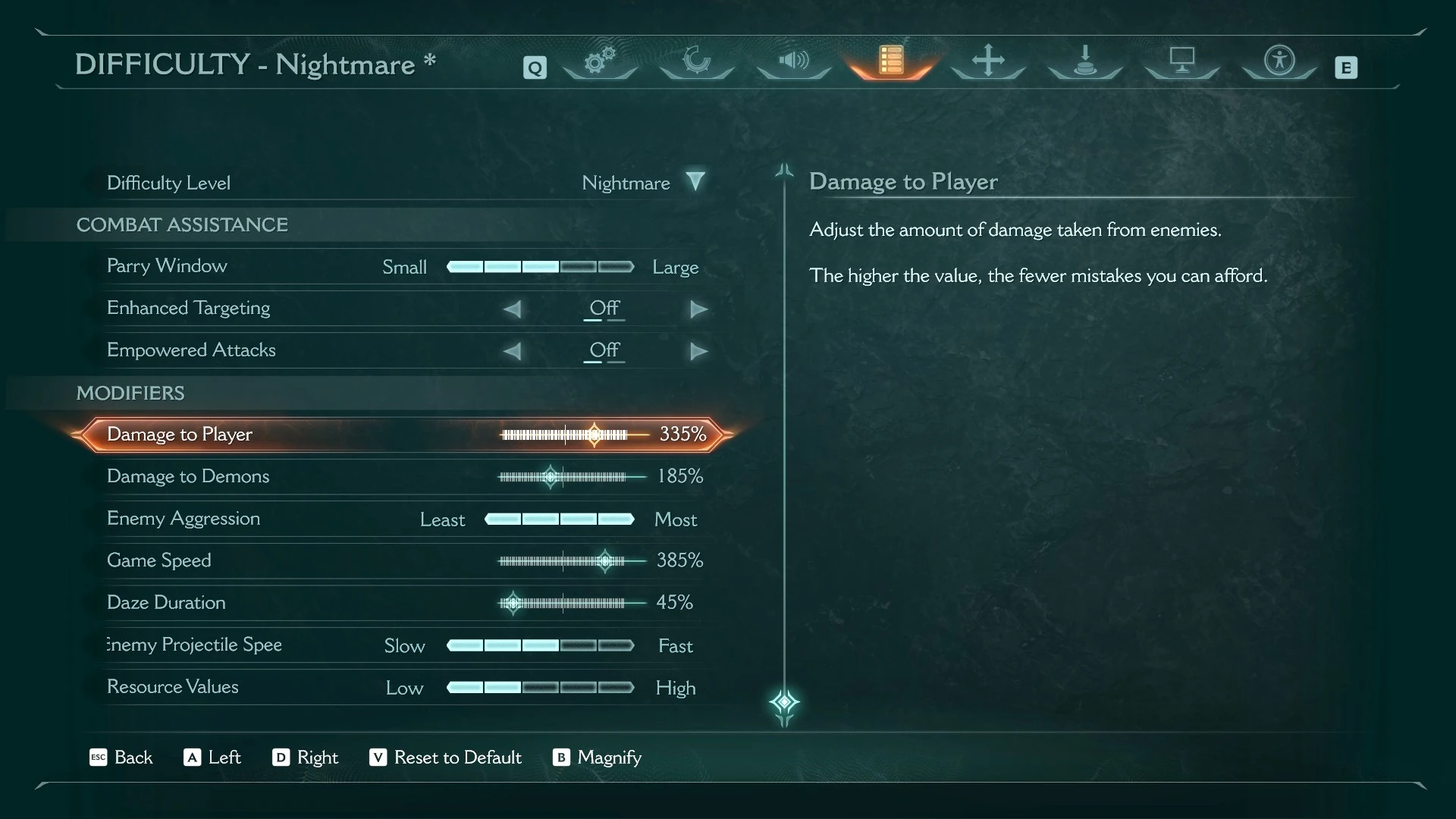Switch to the gears settings tab
Screen dimensions: 1456x819
pyautogui.click(x=599, y=61)
